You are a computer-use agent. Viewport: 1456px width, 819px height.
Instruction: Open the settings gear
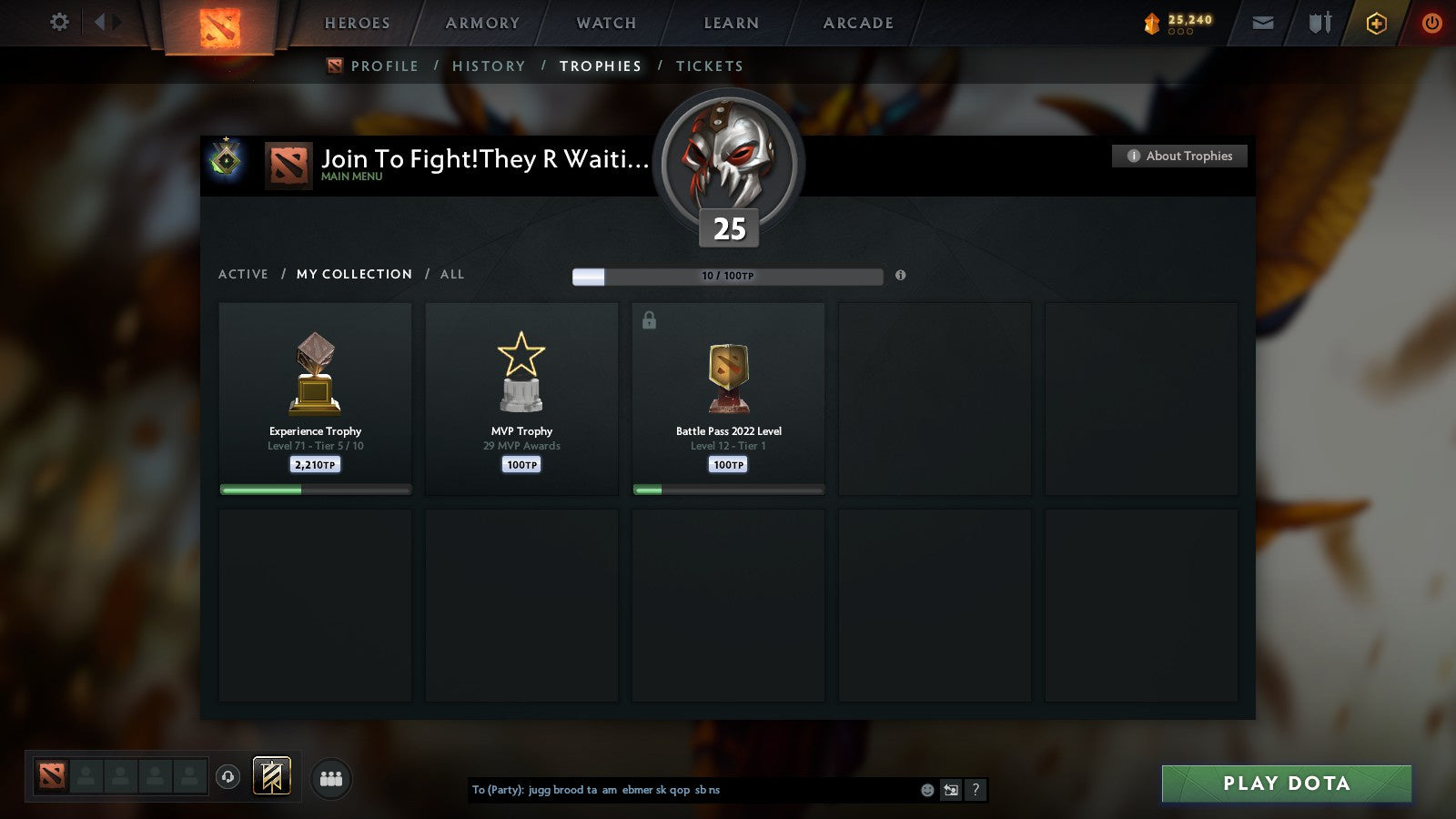(58, 23)
